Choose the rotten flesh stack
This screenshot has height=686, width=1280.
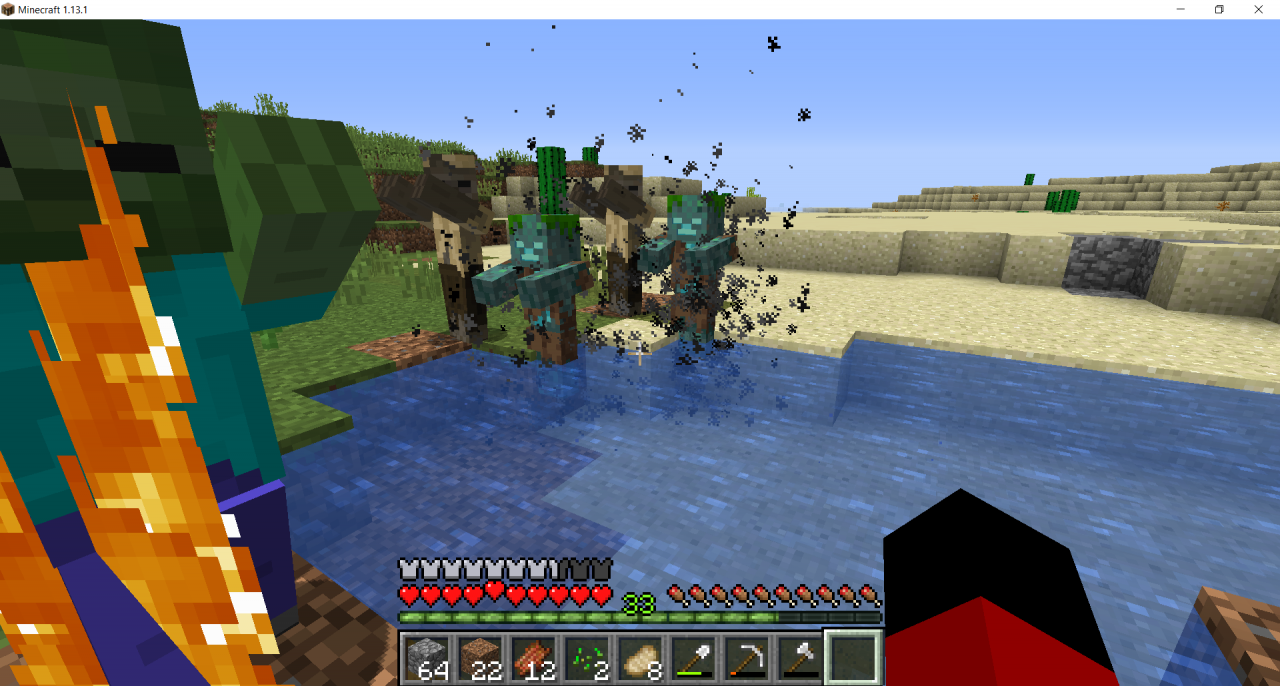point(534,657)
